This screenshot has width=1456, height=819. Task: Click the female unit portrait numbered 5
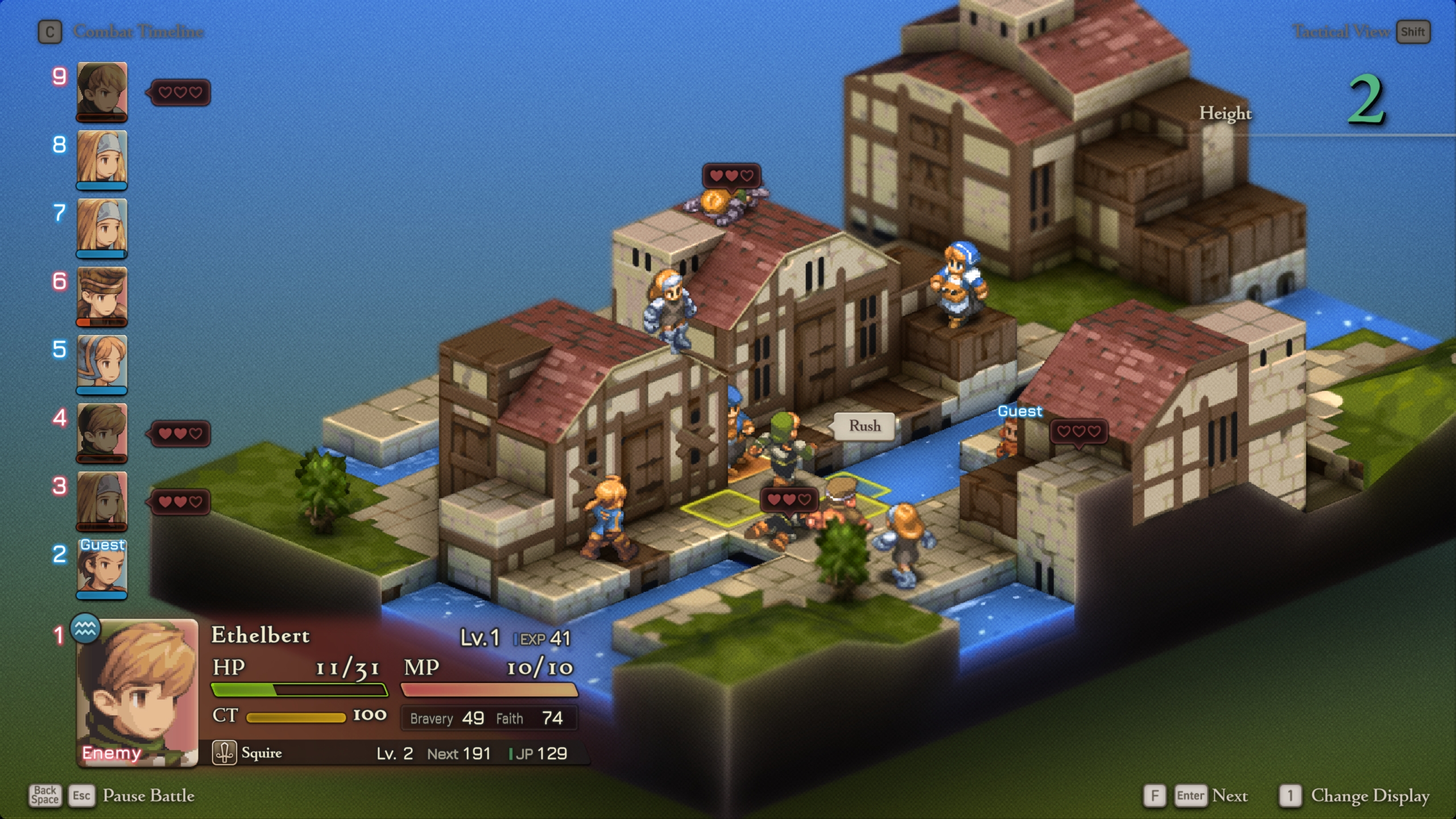coord(102,364)
